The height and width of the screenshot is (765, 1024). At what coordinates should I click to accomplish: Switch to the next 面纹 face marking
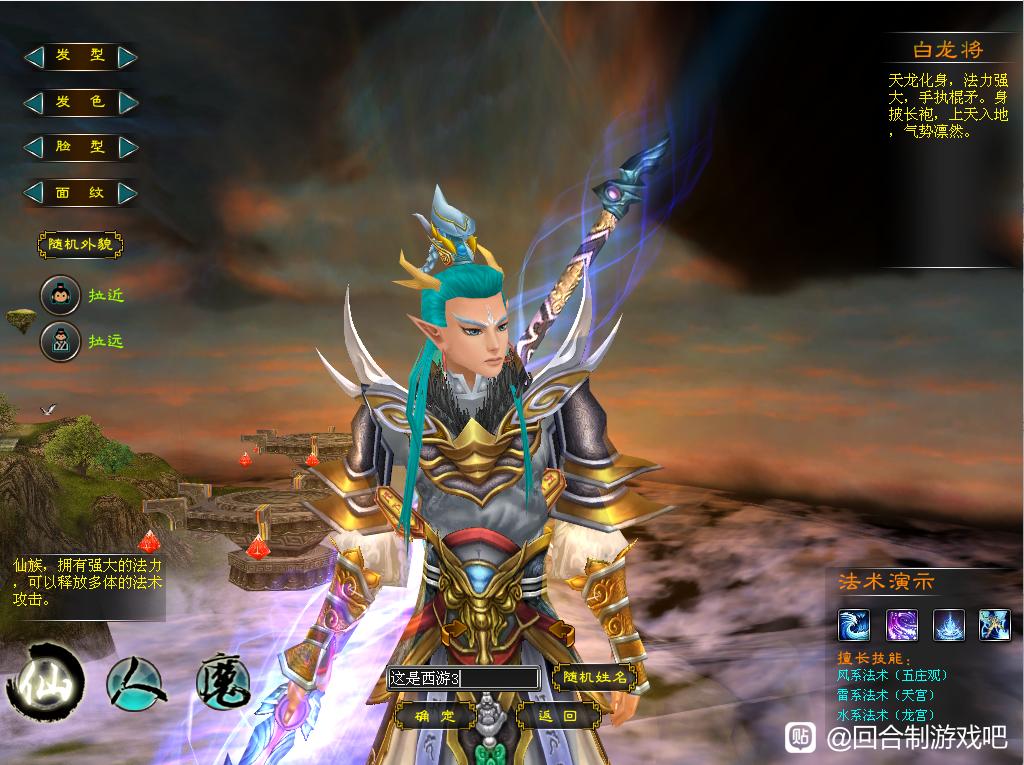[127, 192]
